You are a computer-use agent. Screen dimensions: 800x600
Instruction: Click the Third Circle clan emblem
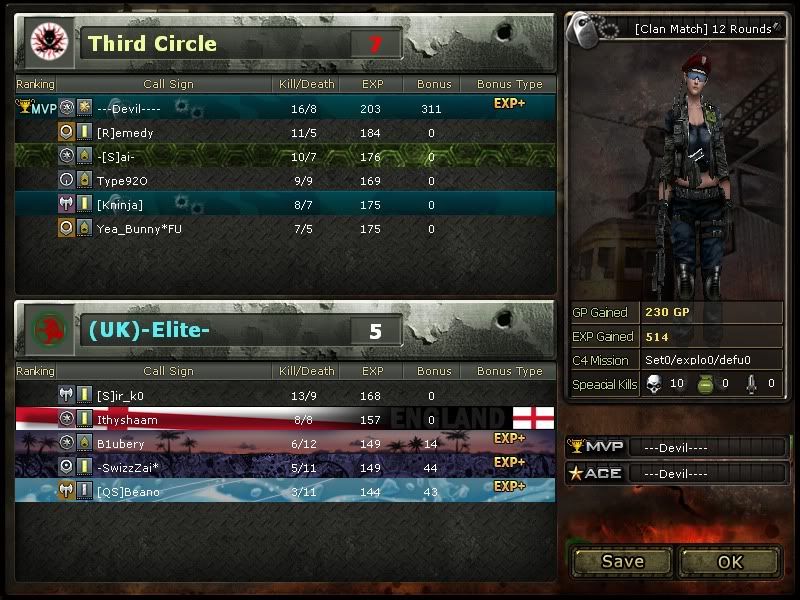pyautogui.click(x=46, y=42)
